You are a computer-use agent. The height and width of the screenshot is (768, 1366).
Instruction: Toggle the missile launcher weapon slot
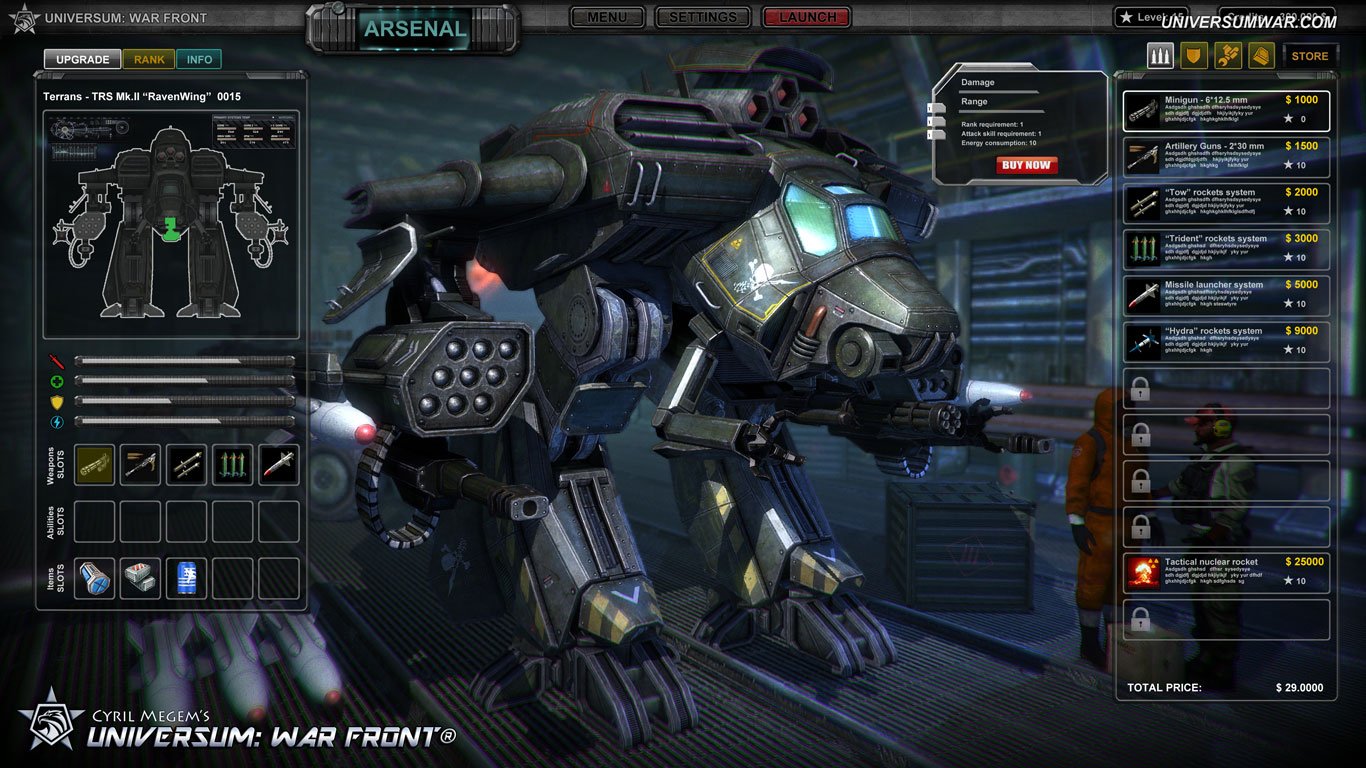tap(278, 464)
